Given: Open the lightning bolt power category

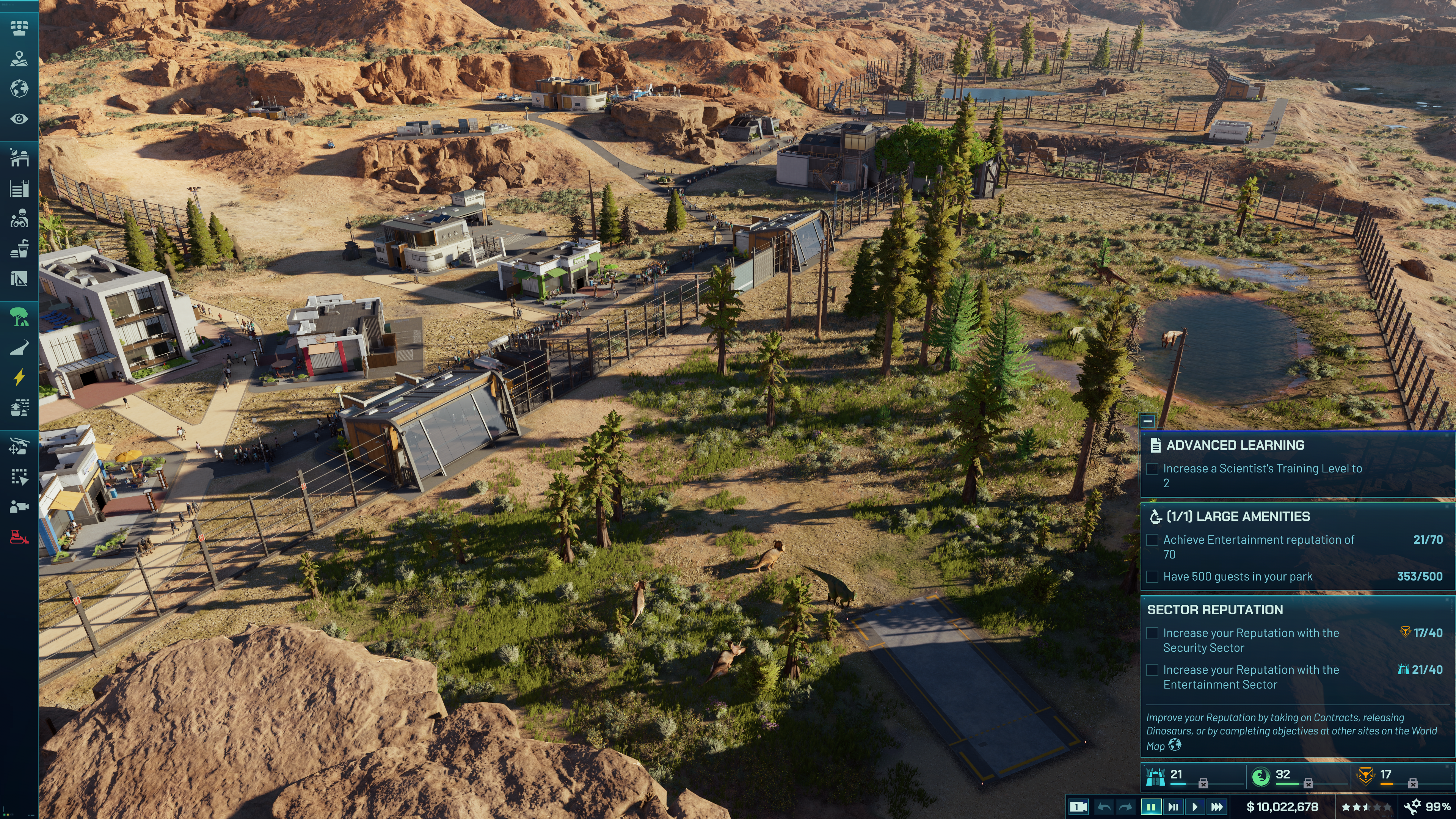Looking at the screenshot, I should coord(19,377).
